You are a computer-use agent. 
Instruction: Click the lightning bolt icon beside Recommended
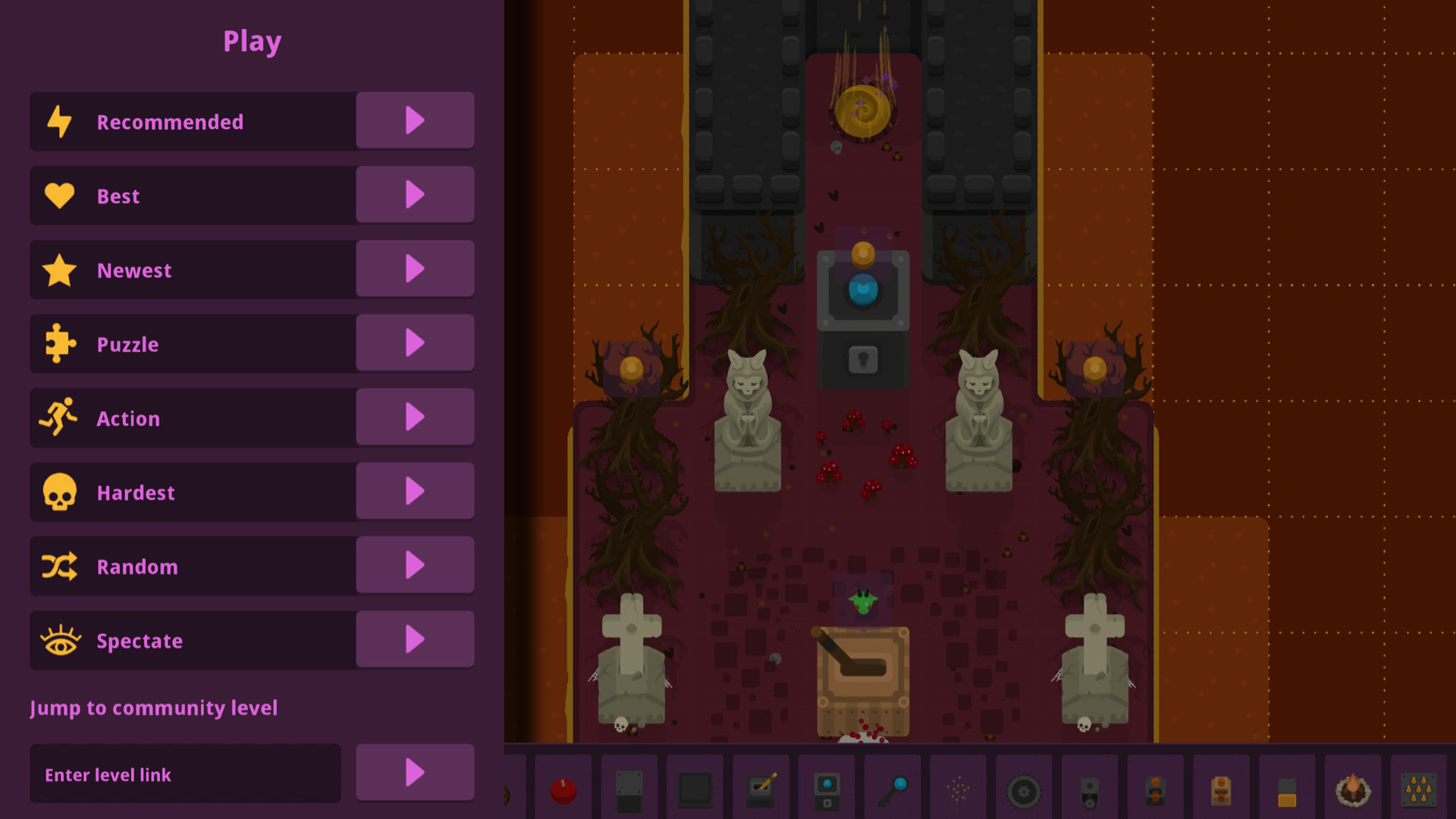tap(61, 120)
